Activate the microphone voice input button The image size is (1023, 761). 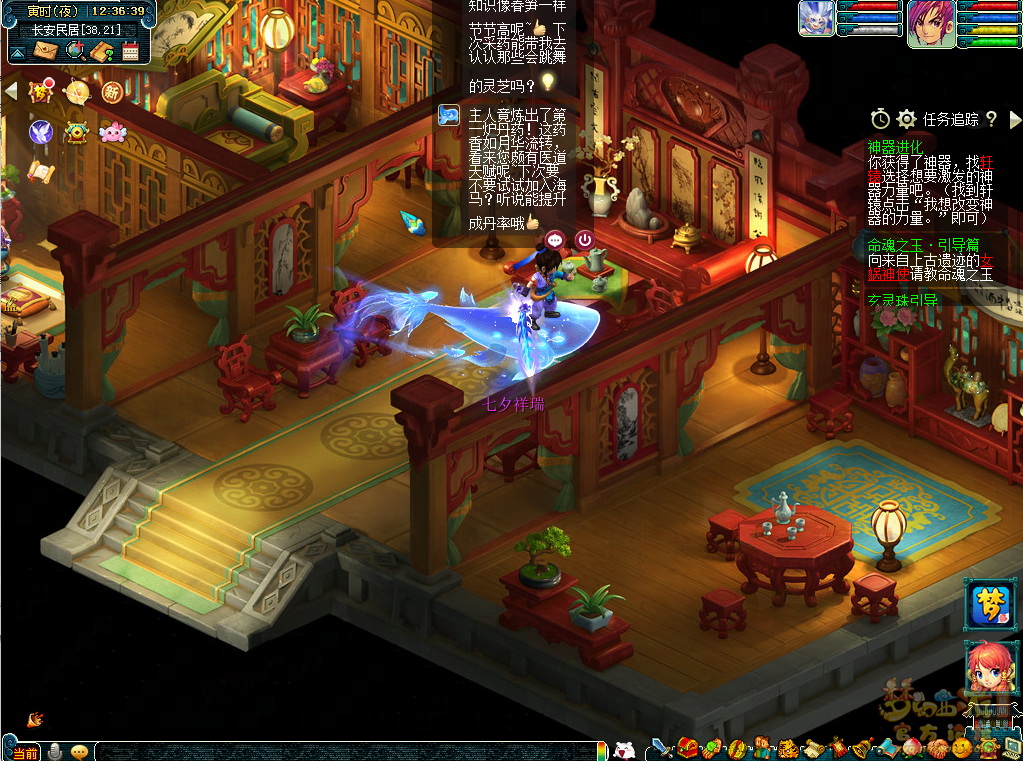tap(55, 752)
